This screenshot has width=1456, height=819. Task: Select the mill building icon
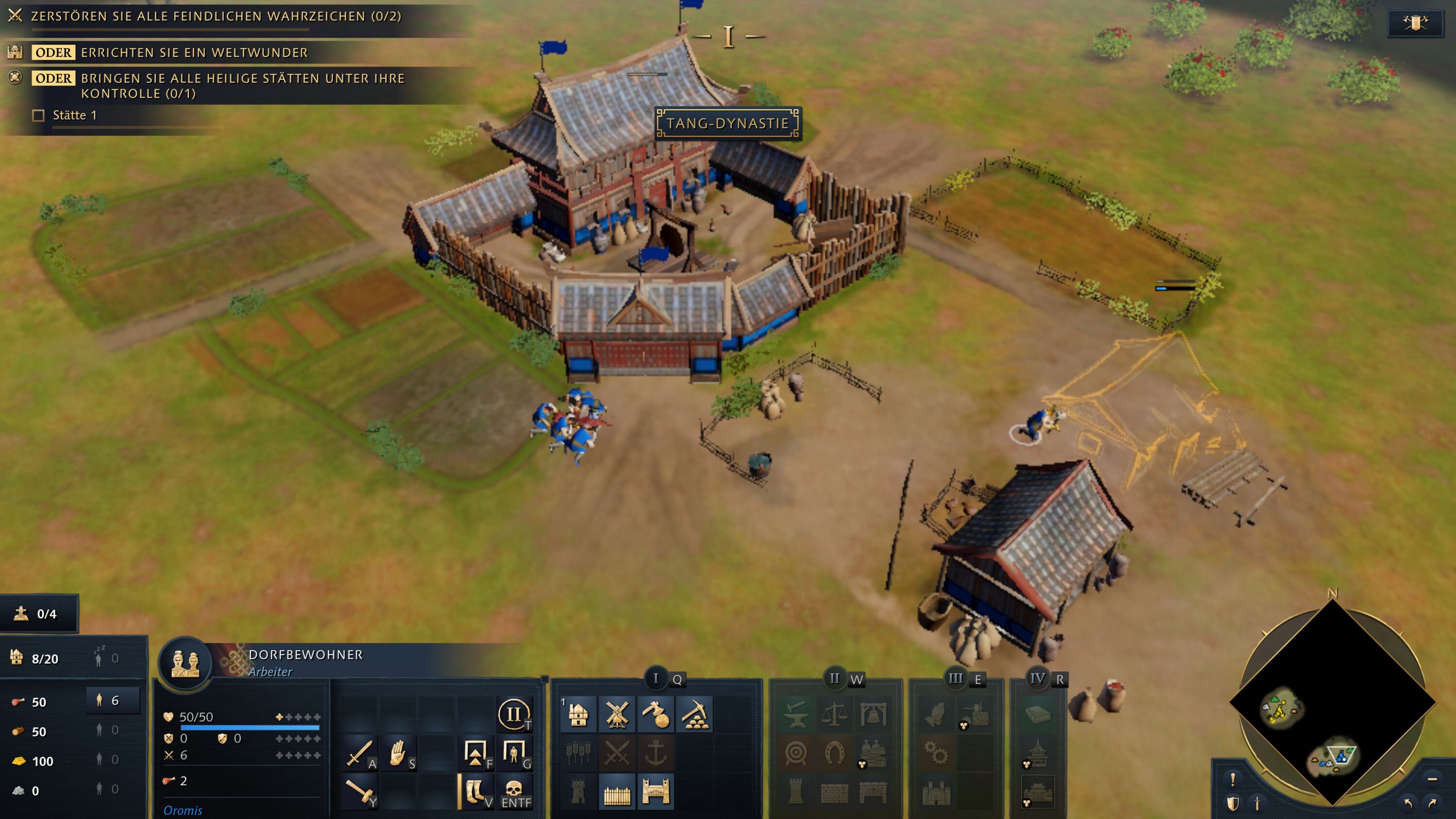(x=617, y=715)
